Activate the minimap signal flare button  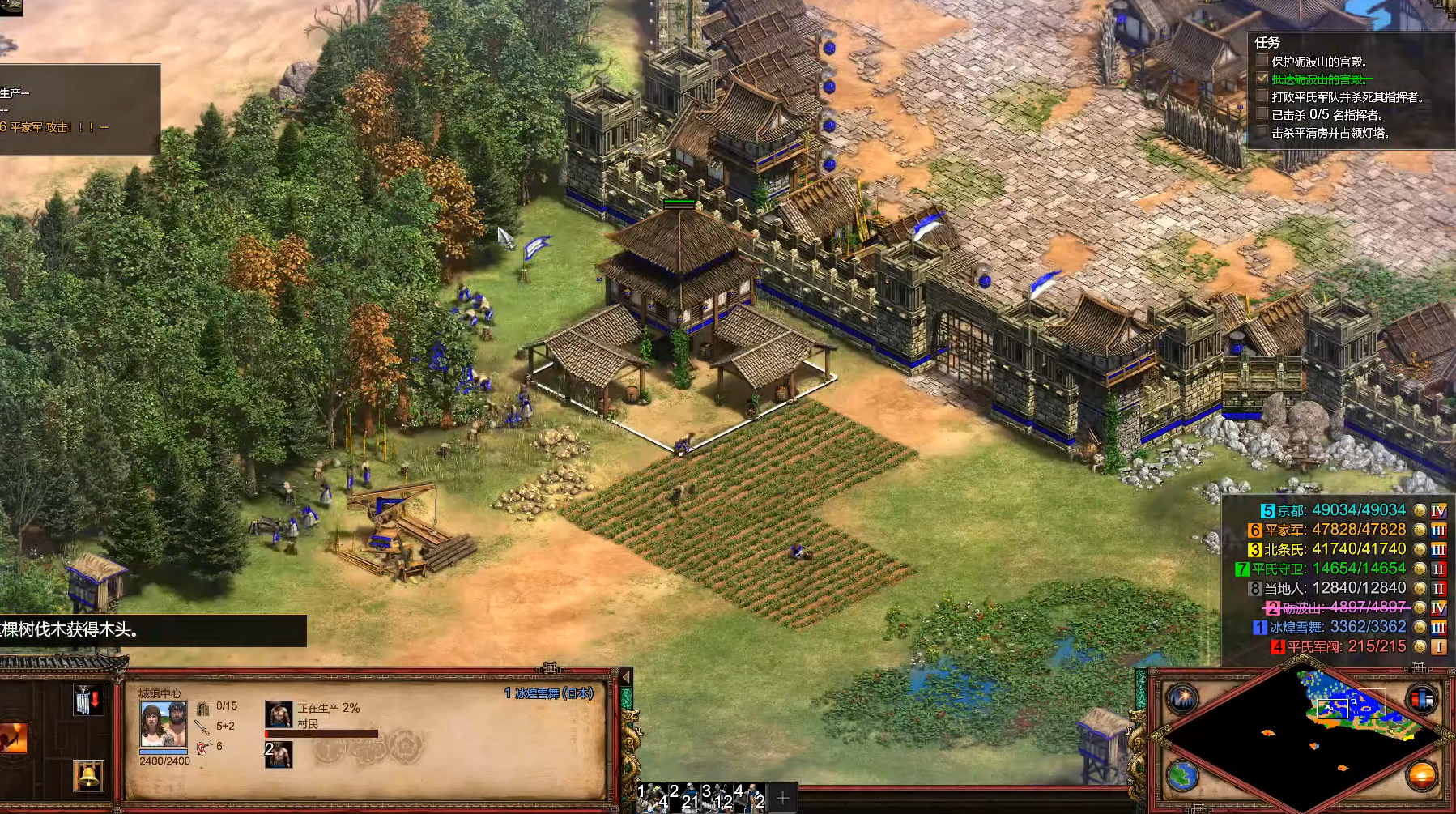click(x=1182, y=697)
